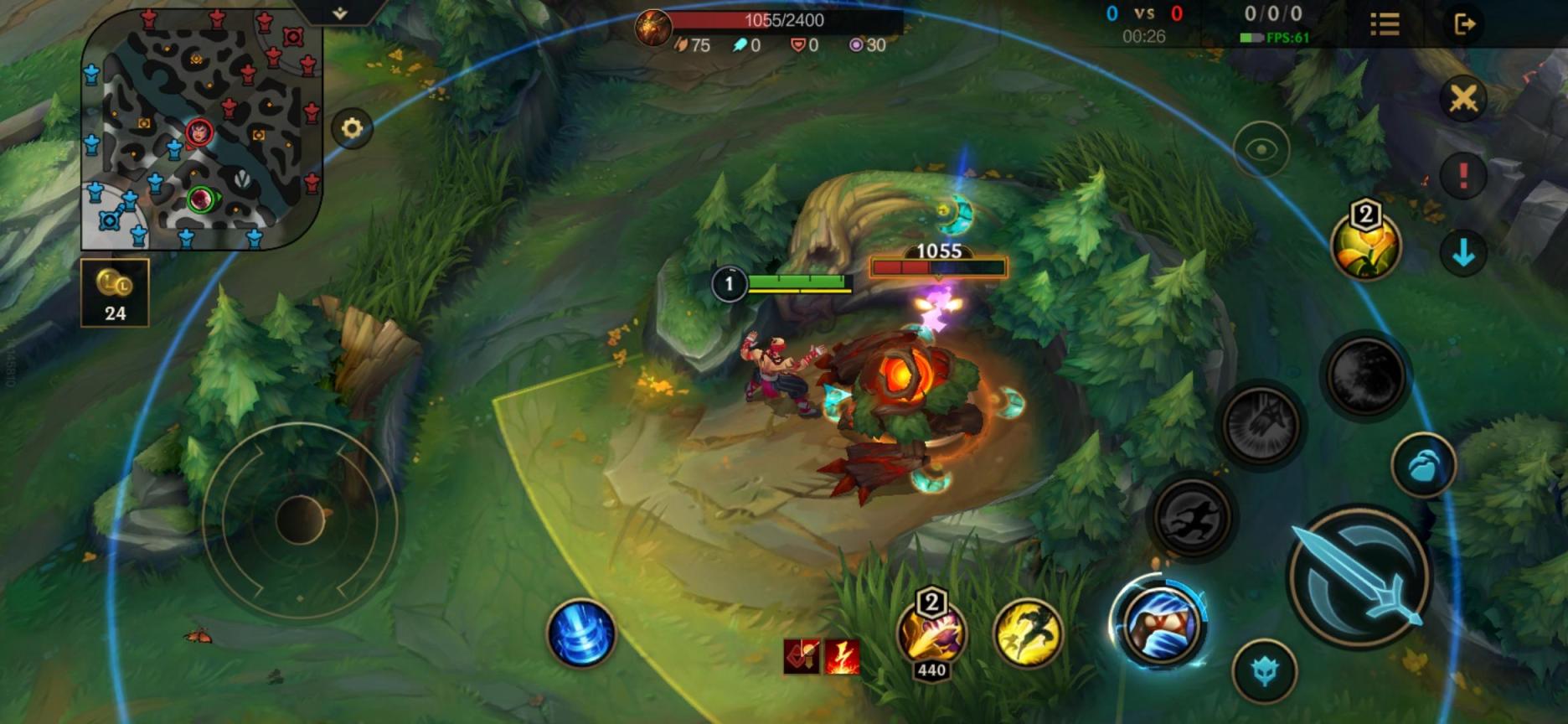Open the gear settings button
Viewport: 1568px width, 724px height.
[x=352, y=128]
